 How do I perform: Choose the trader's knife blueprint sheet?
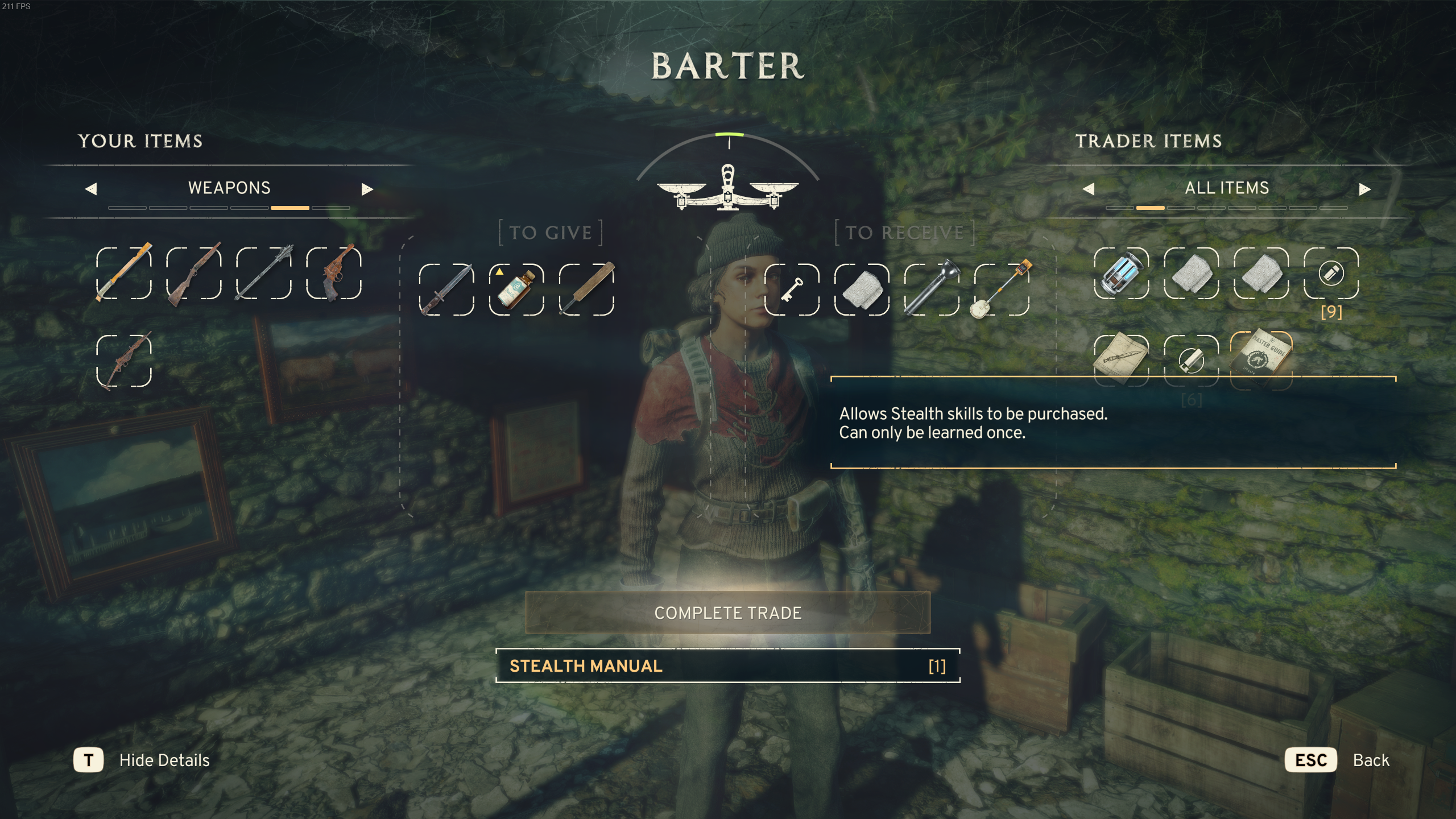point(1121,359)
